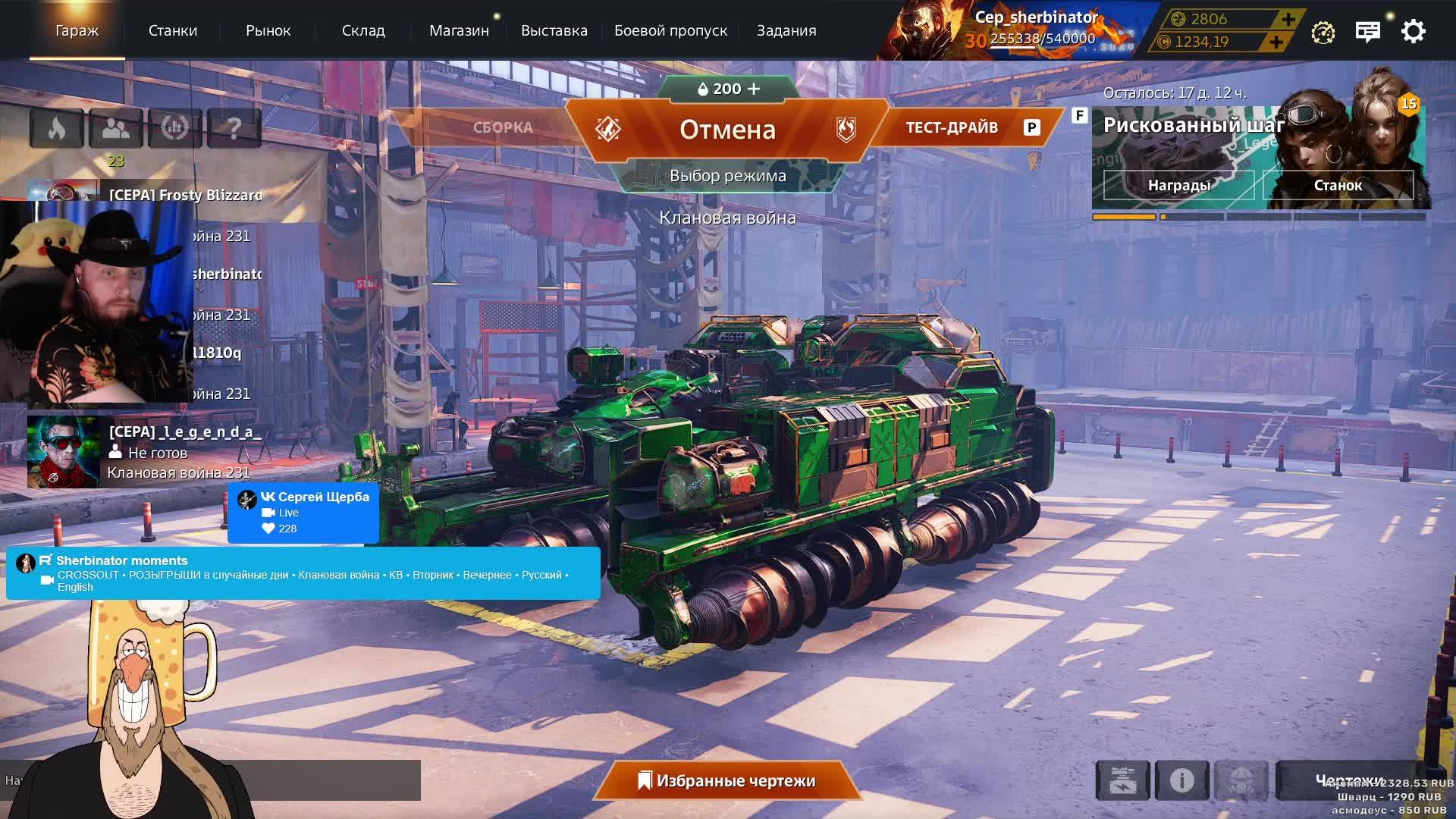Switch to the Рынок tab
Image resolution: width=1456 pixels, height=819 pixels.
click(268, 31)
